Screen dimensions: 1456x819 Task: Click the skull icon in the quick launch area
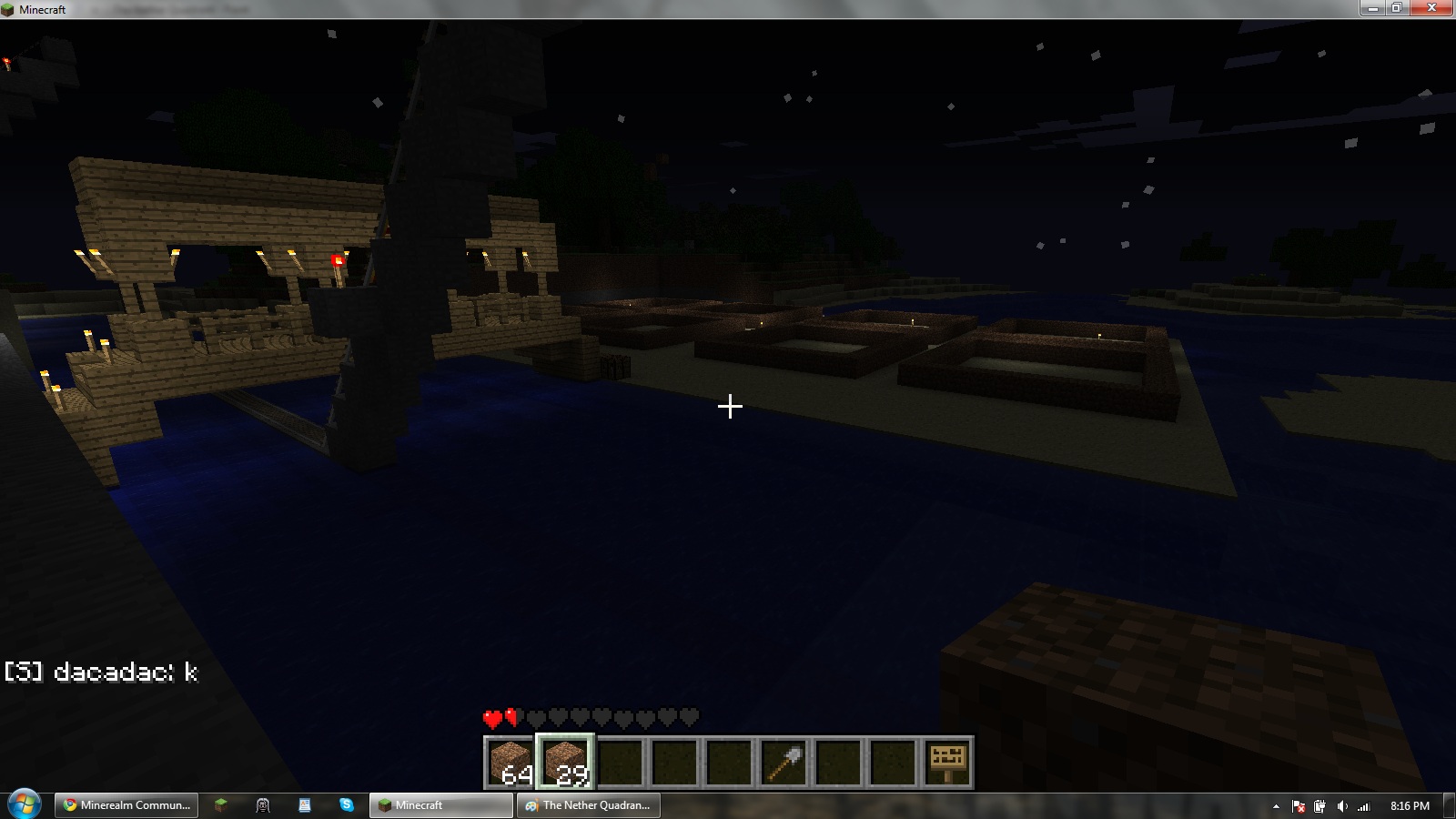point(263,805)
